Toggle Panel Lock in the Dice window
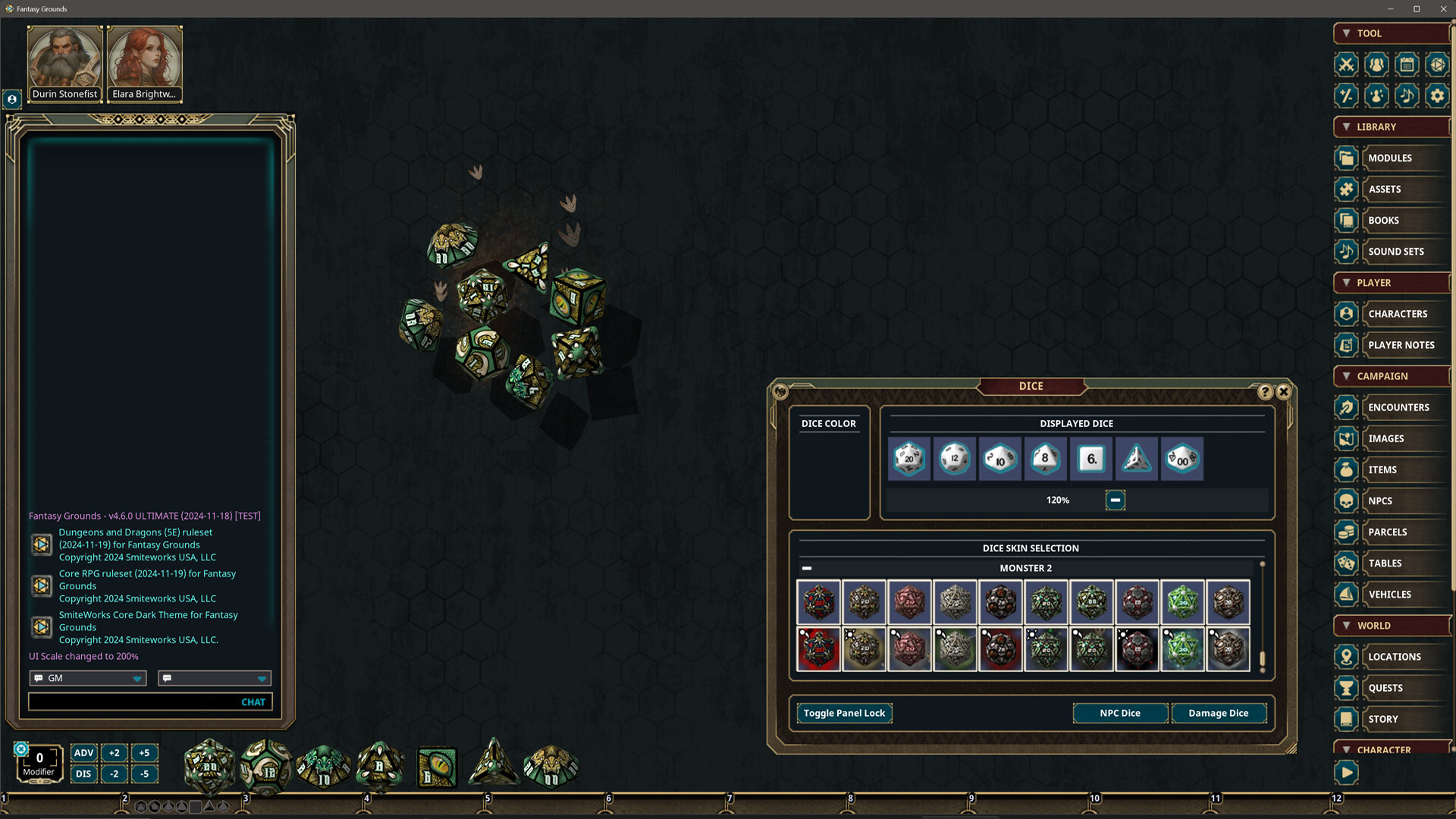The height and width of the screenshot is (819, 1456). pos(844,713)
